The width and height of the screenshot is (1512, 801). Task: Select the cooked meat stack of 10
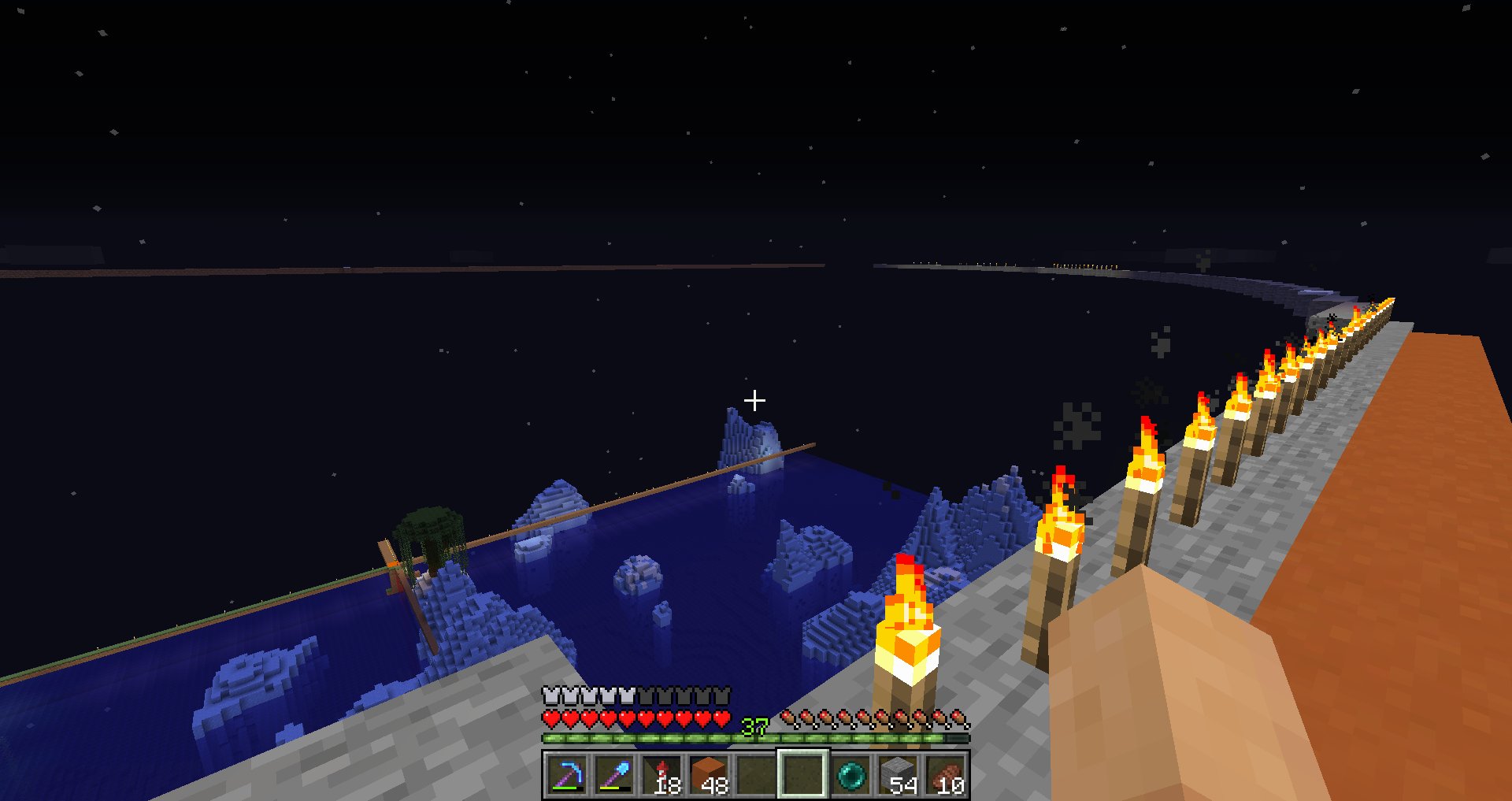(945, 774)
